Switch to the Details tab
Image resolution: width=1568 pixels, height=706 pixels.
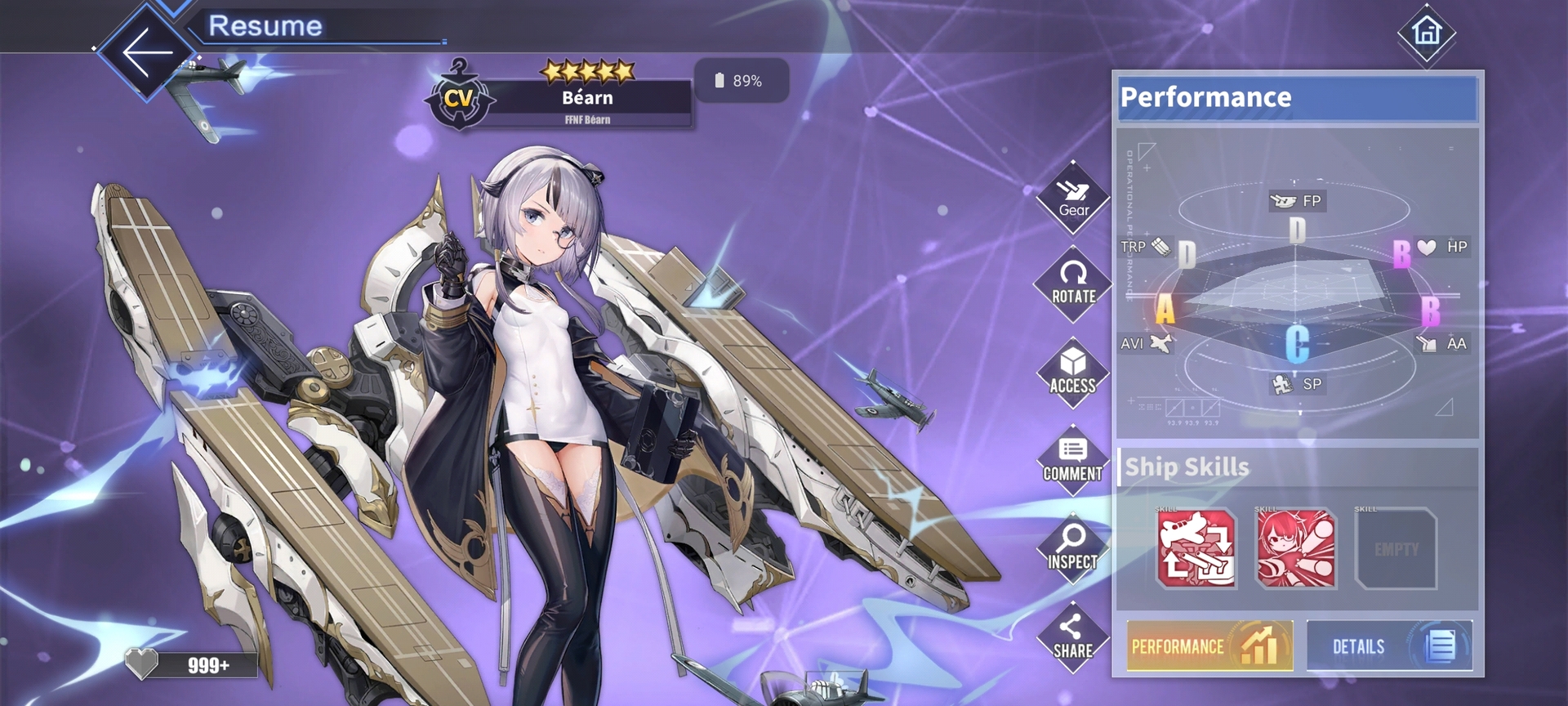click(x=1389, y=646)
